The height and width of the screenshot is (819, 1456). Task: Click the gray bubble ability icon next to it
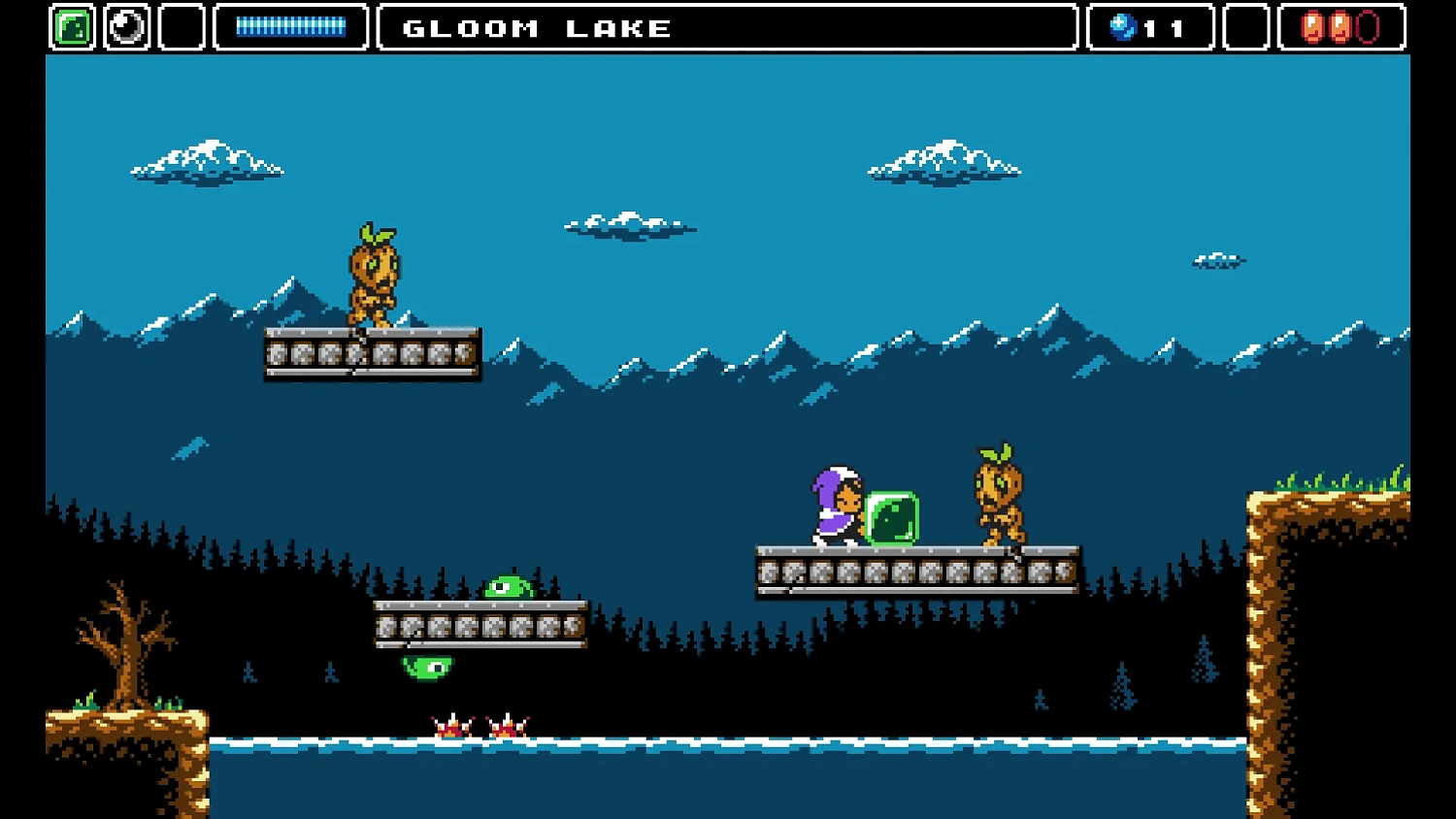[126, 27]
